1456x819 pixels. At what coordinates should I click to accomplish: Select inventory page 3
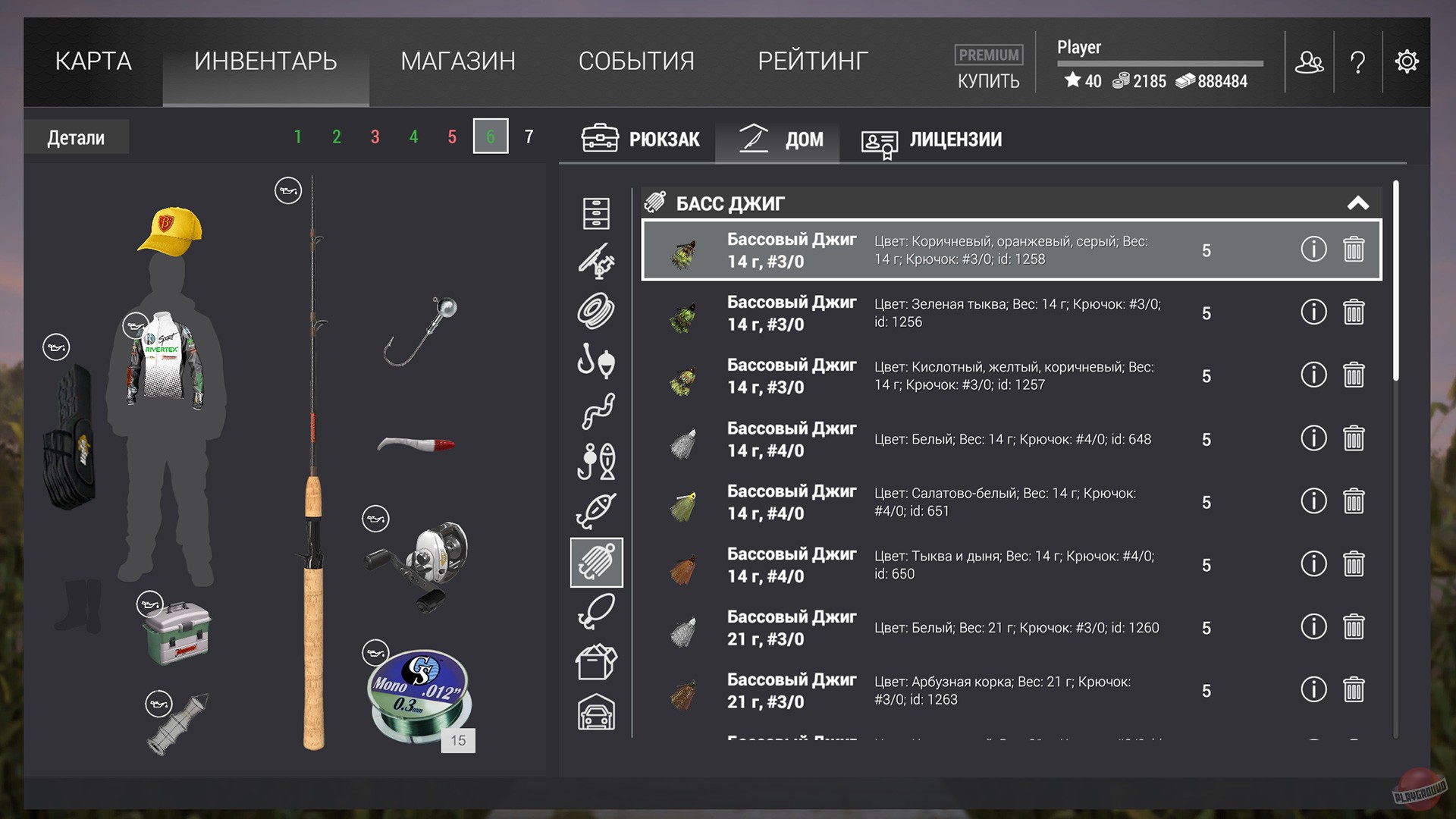374,136
